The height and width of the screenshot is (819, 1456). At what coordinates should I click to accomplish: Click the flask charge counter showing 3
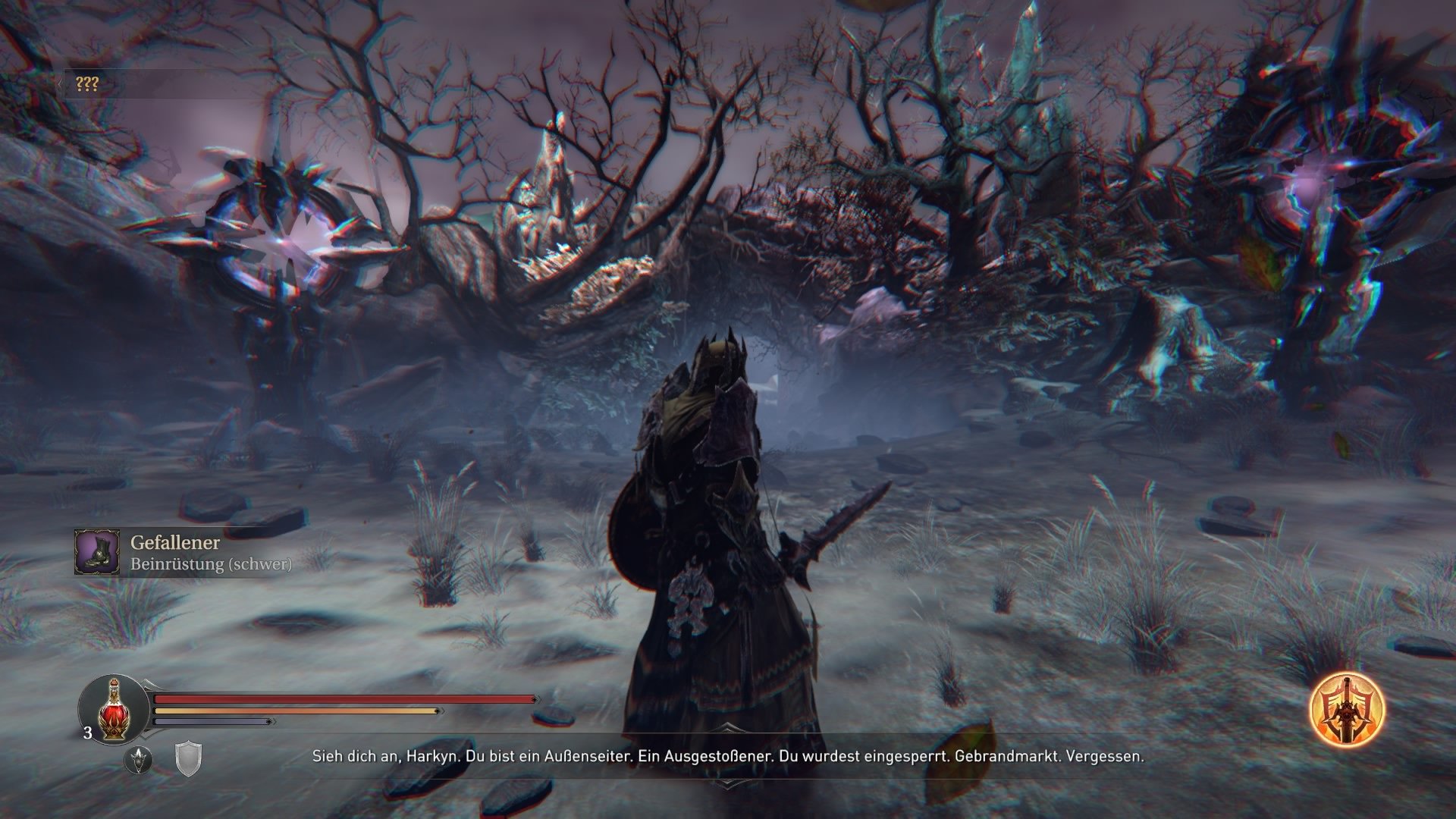tap(88, 733)
